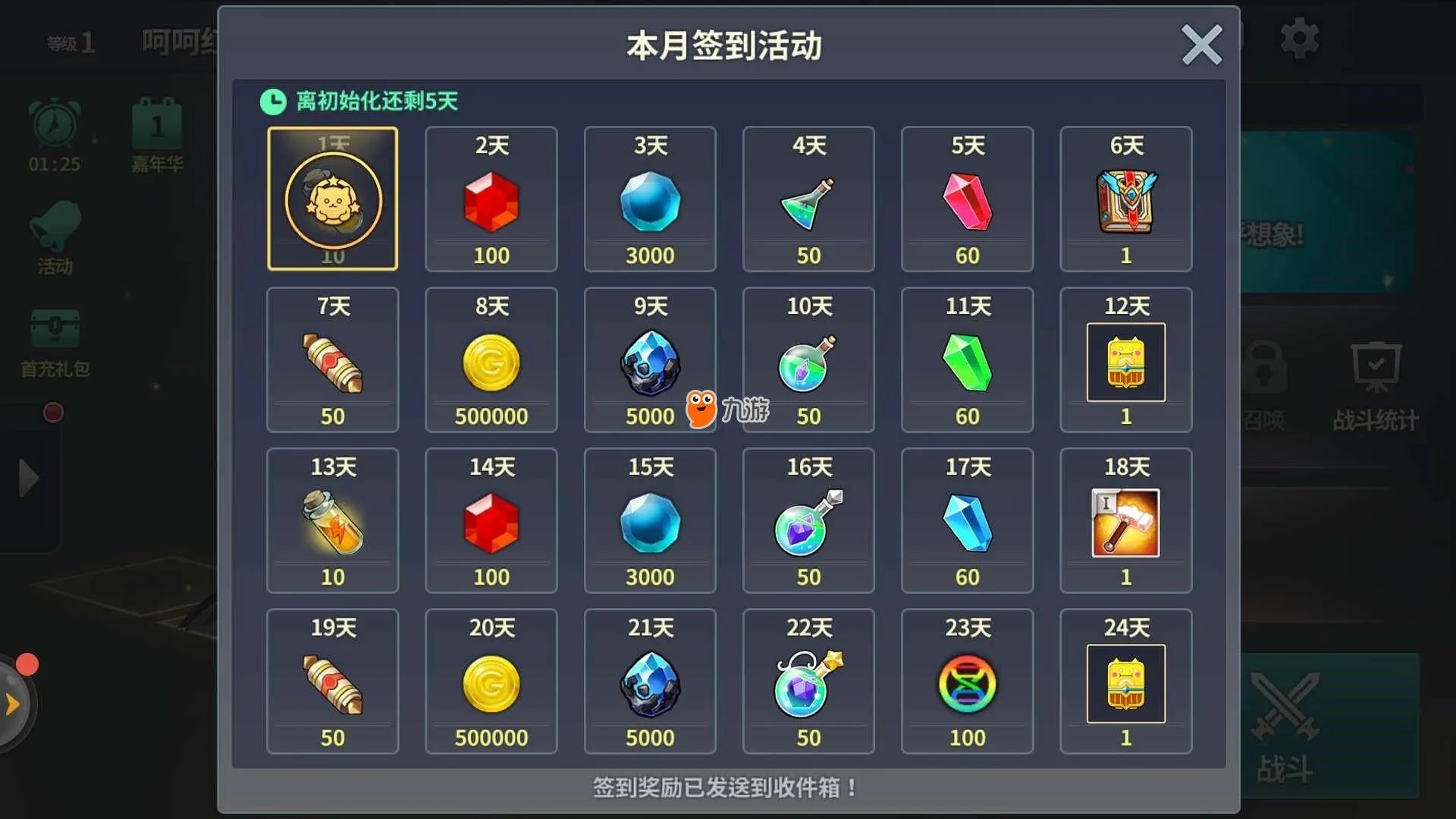1456x819 pixels.
Task: Click the Day 20 coin reward of 500000
Action: [x=491, y=681]
